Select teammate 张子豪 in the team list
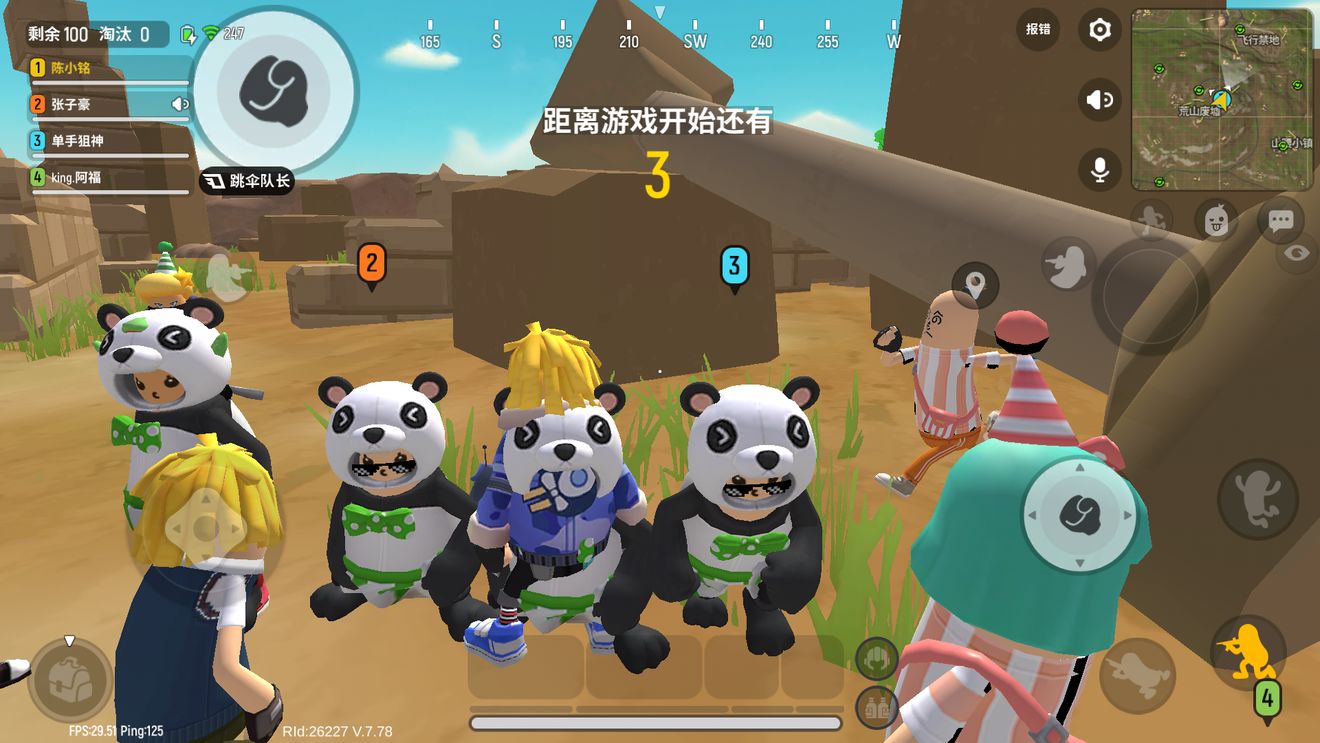This screenshot has width=1320, height=743. click(110, 104)
